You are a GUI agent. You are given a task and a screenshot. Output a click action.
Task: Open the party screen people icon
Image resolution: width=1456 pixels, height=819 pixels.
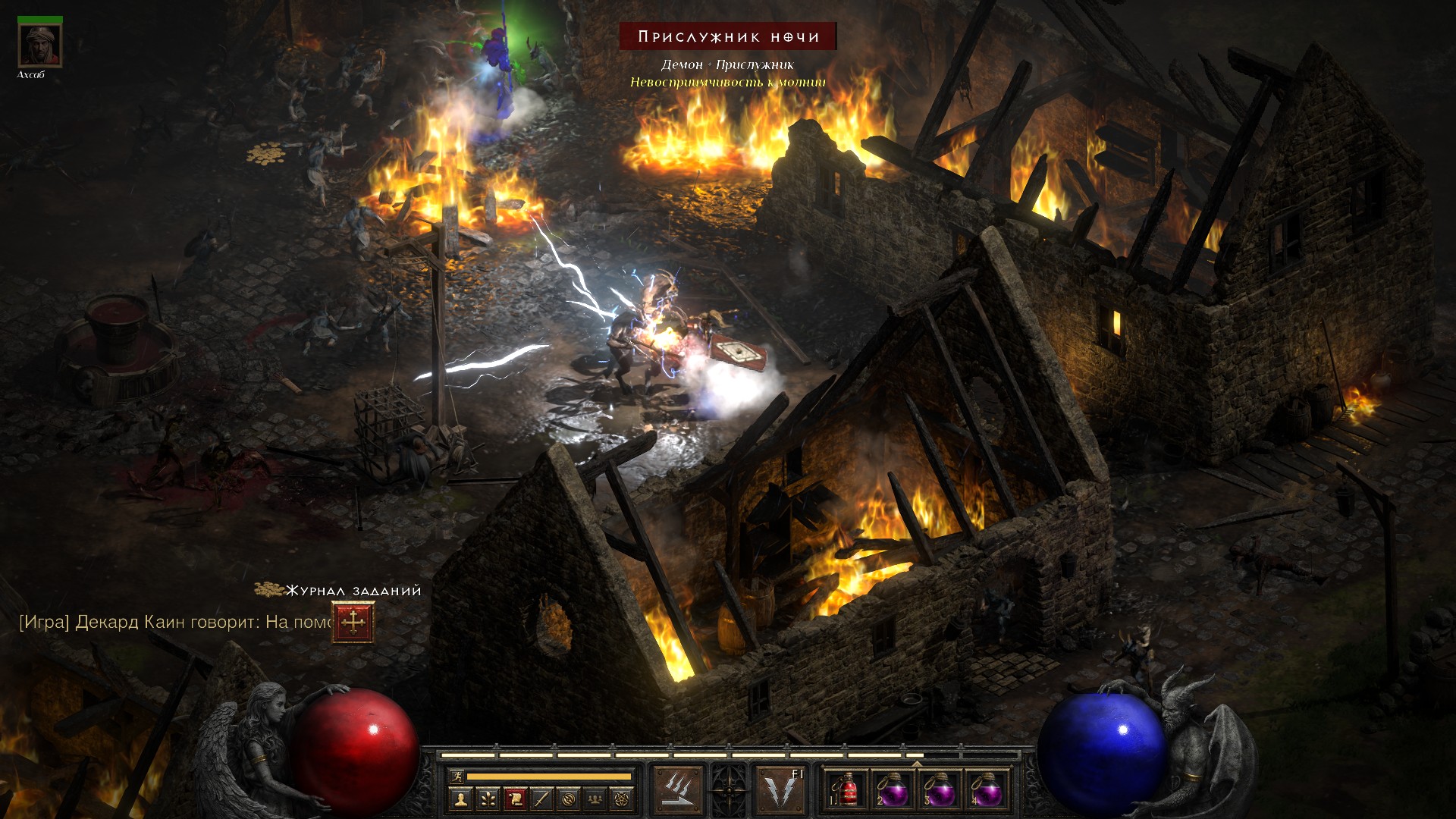tap(595, 799)
